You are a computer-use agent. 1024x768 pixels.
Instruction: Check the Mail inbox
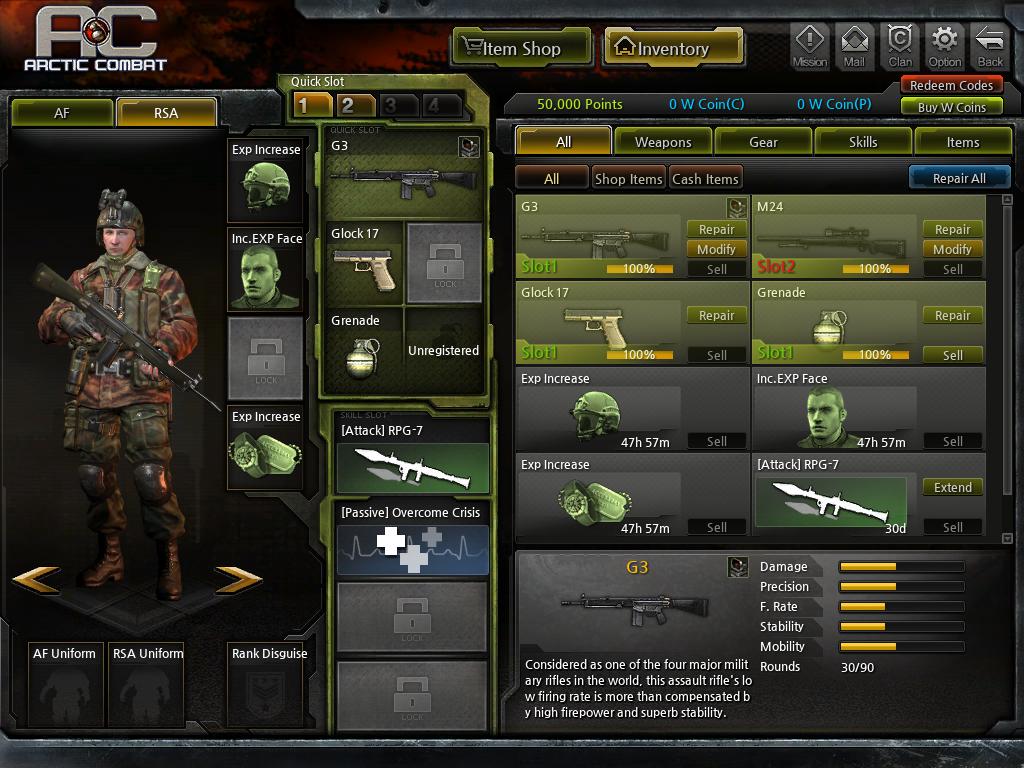(x=854, y=46)
